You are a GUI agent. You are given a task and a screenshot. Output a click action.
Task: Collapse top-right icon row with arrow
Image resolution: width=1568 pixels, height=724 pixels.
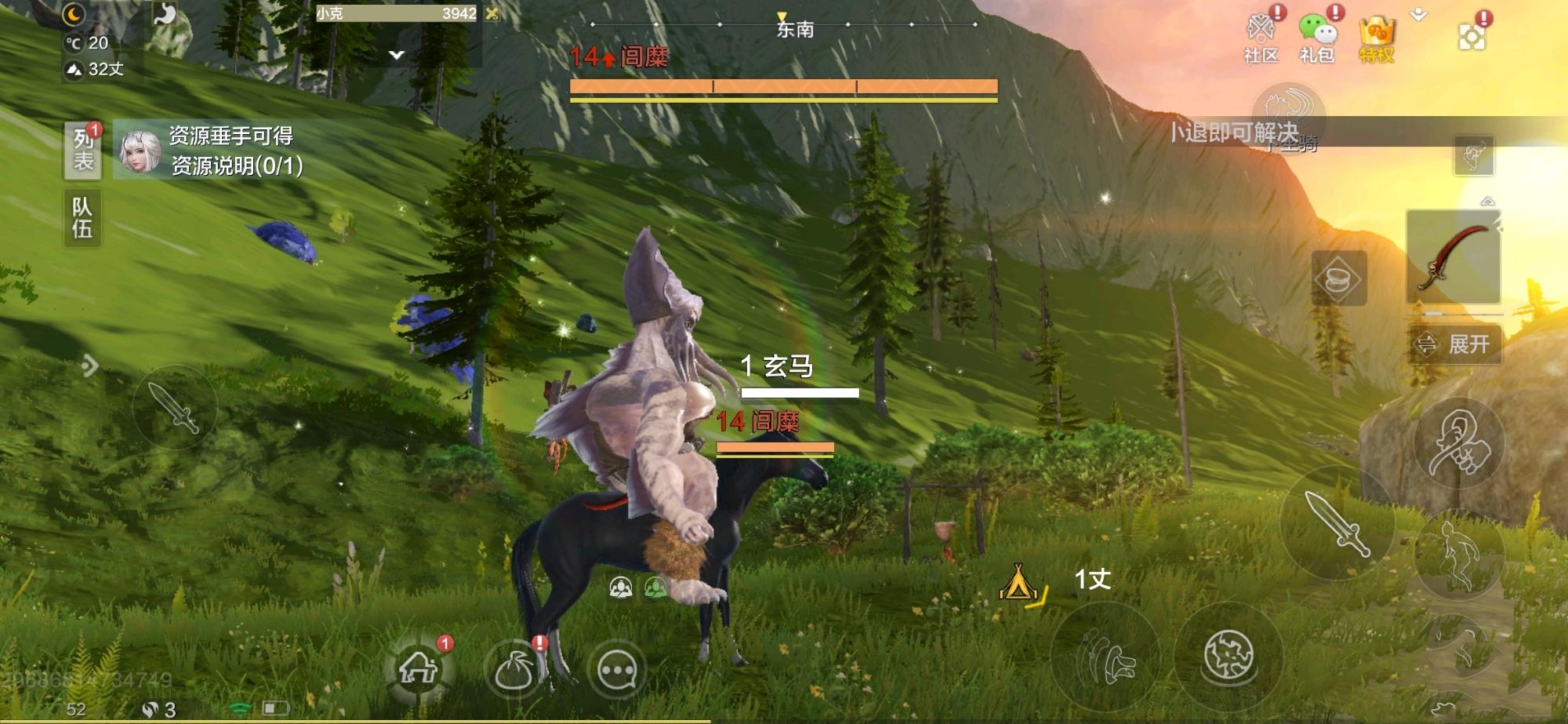point(1419,15)
